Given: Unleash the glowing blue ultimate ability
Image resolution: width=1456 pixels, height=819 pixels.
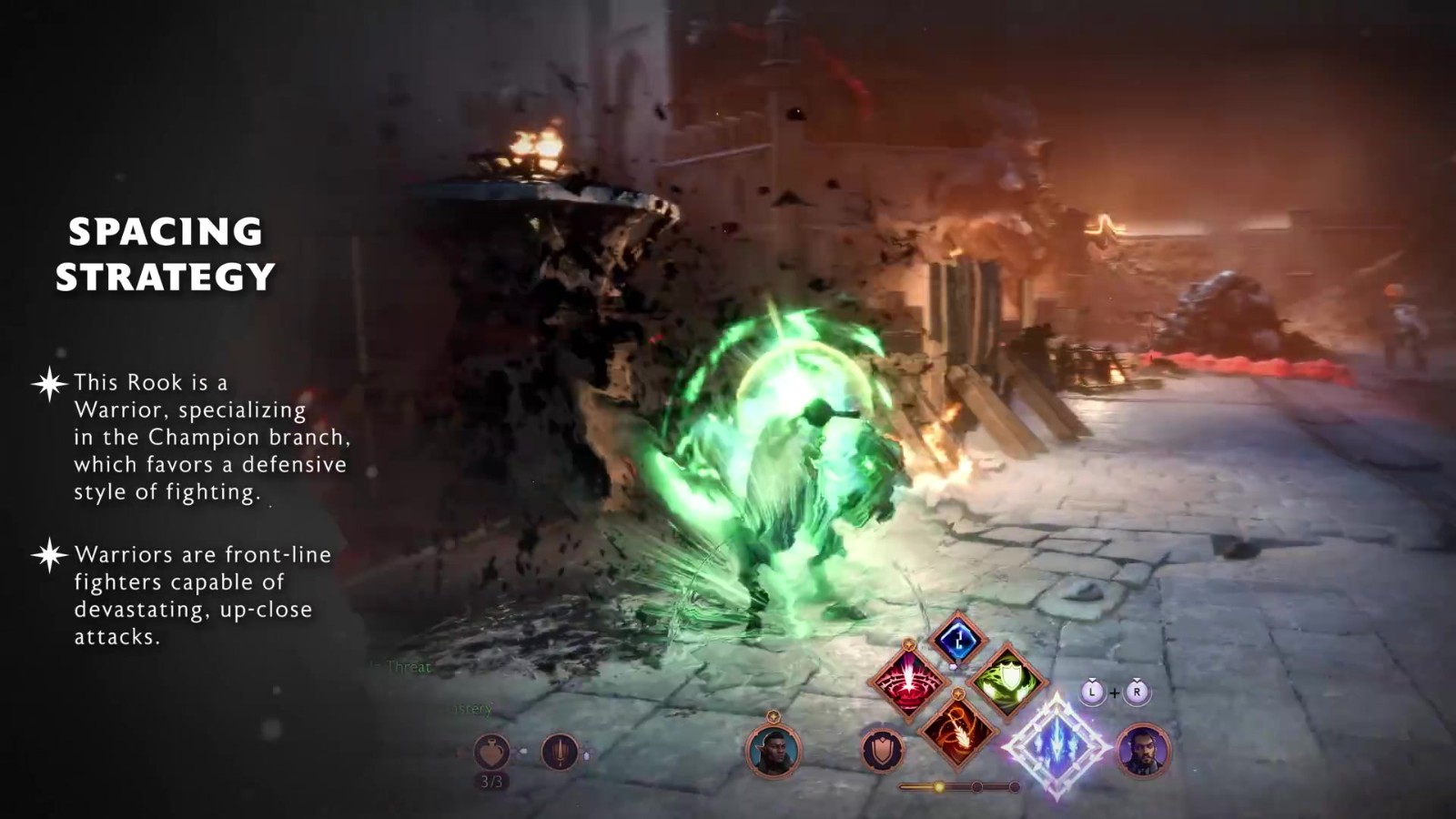Looking at the screenshot, I should tap(1057, 744).
